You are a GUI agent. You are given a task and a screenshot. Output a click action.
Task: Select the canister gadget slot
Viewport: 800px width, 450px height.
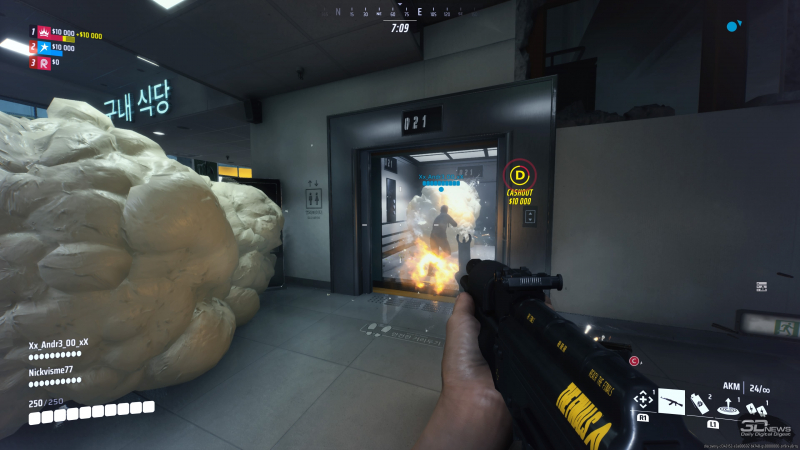[x=699, y=404]
